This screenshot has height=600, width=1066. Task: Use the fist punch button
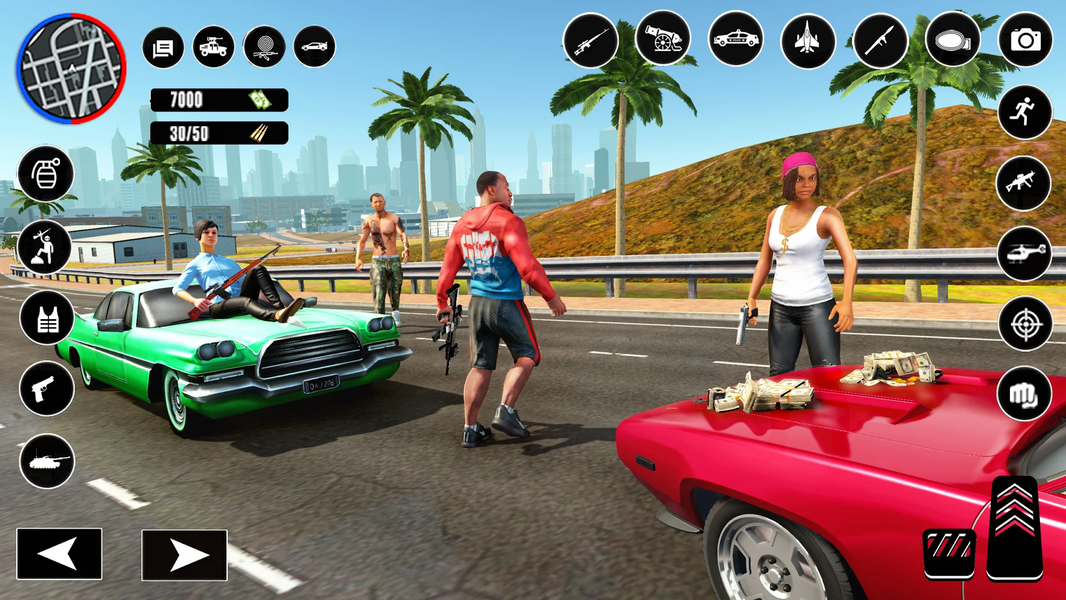[1025, 393]
